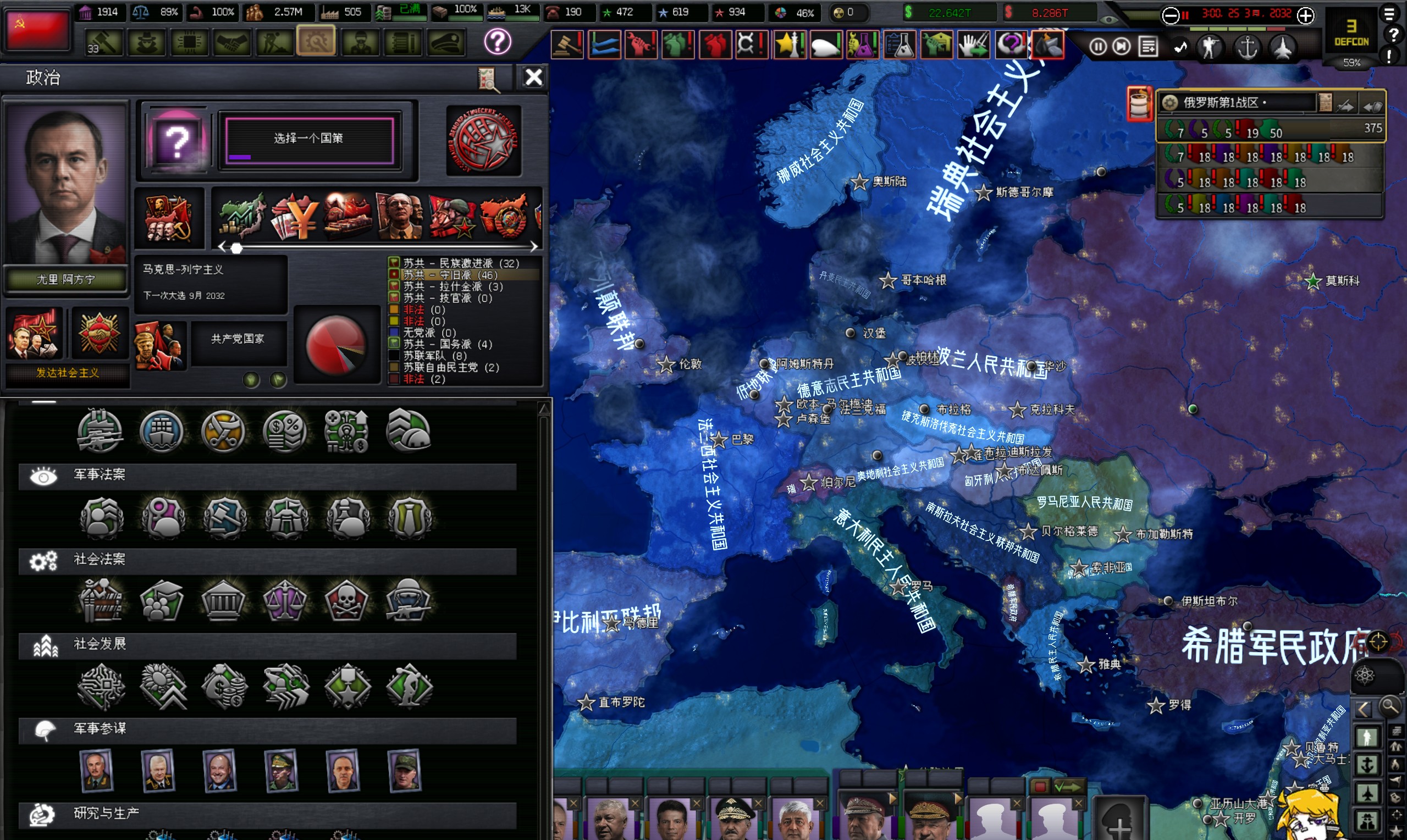The height and width of the screenshot is (840, 1407).
Task: Click the purple question mark help button
Action: click(x=498, y=41)
